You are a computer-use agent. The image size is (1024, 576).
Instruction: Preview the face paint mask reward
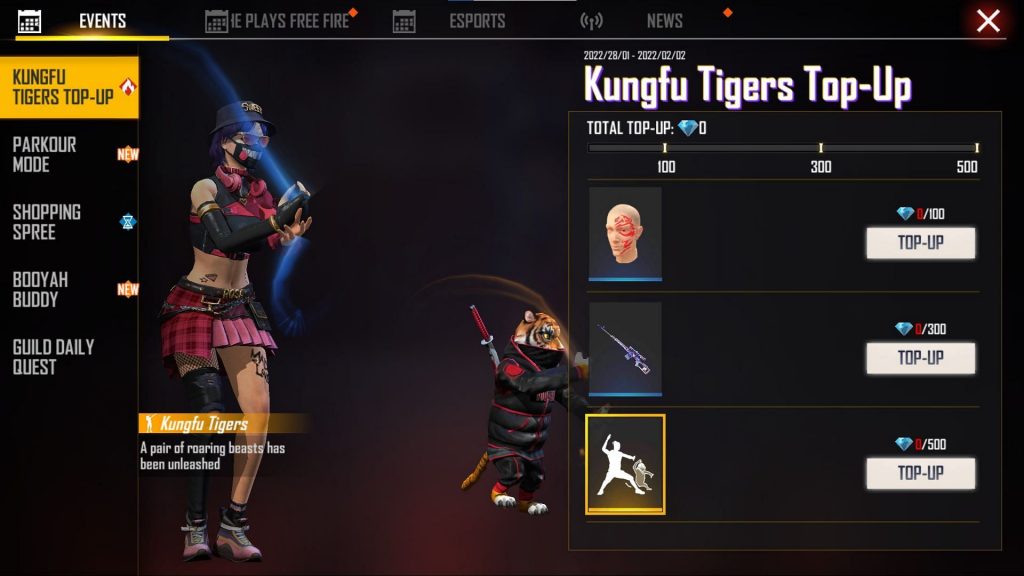pyautogui.click(x=625, y=233)
